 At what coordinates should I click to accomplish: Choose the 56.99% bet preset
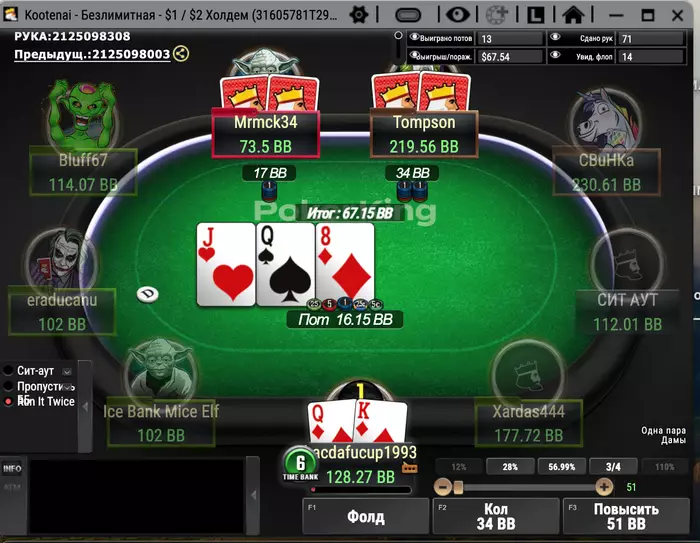561,467
